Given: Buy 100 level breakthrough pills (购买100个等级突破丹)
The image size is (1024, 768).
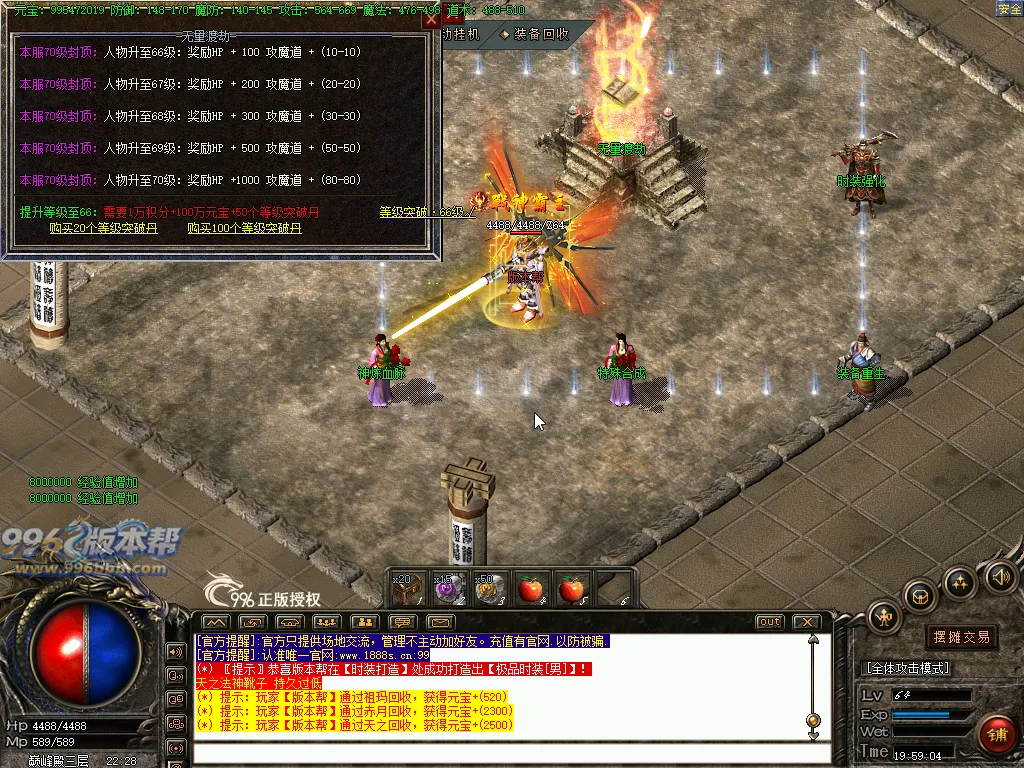Looking at the screenshot, I should point(244,228).
